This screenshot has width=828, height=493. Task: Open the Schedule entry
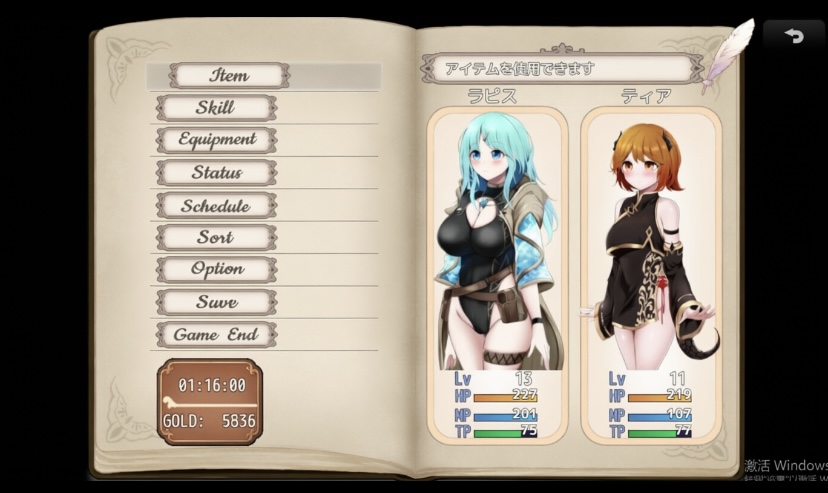coord(216,206)
